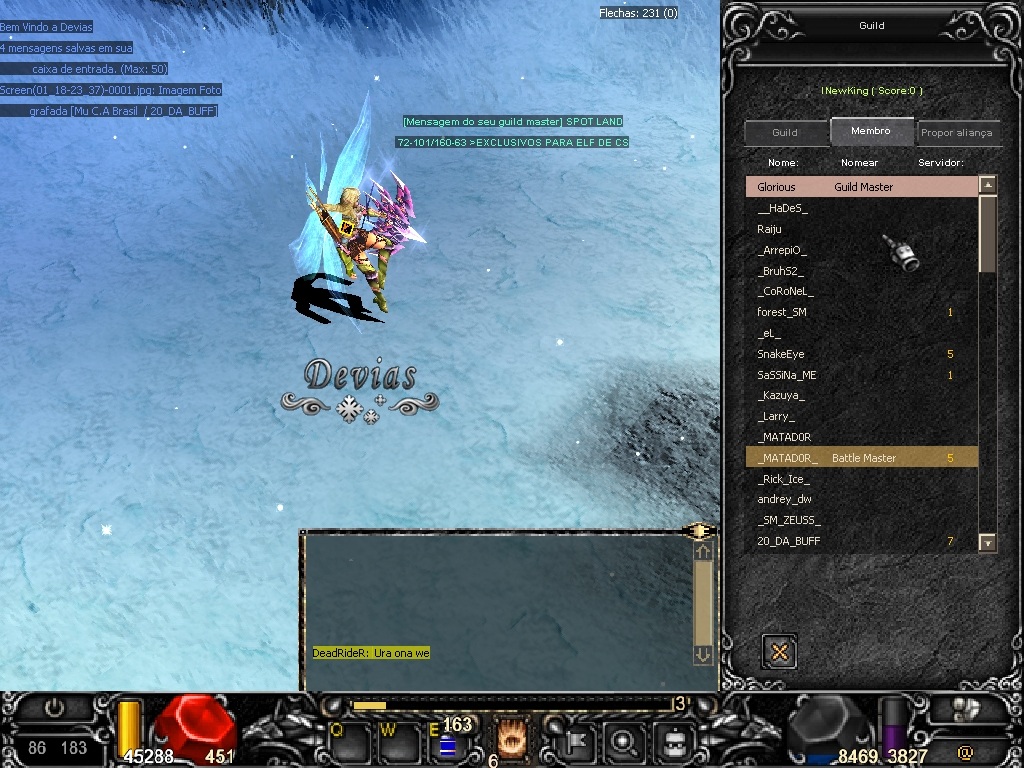Image resolution: width=1024 pixels, height=768 pixels.
Task: Use the potion in the E slot
Action: 447,744
